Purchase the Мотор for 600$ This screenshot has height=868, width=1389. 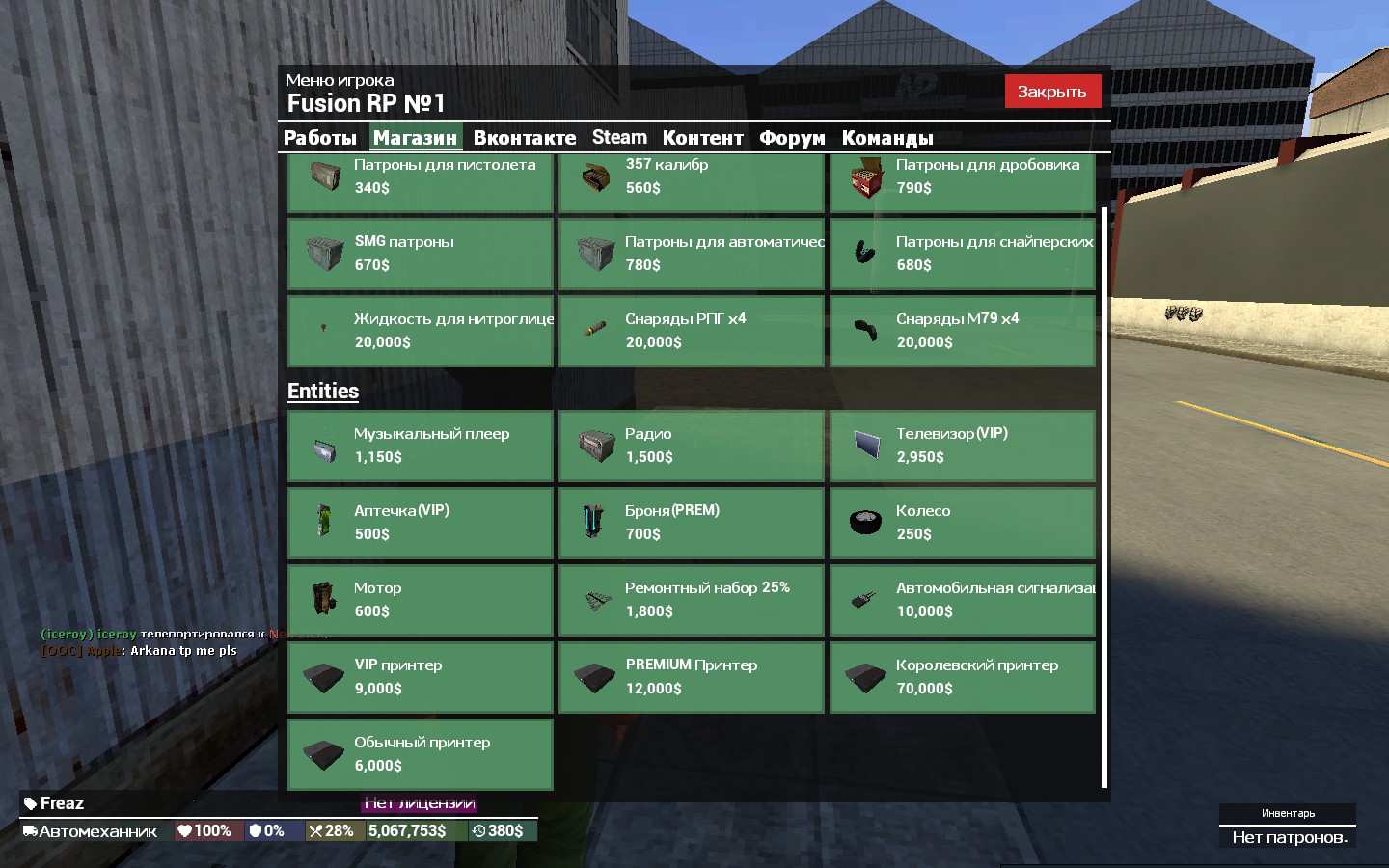[x=421, y=600]
